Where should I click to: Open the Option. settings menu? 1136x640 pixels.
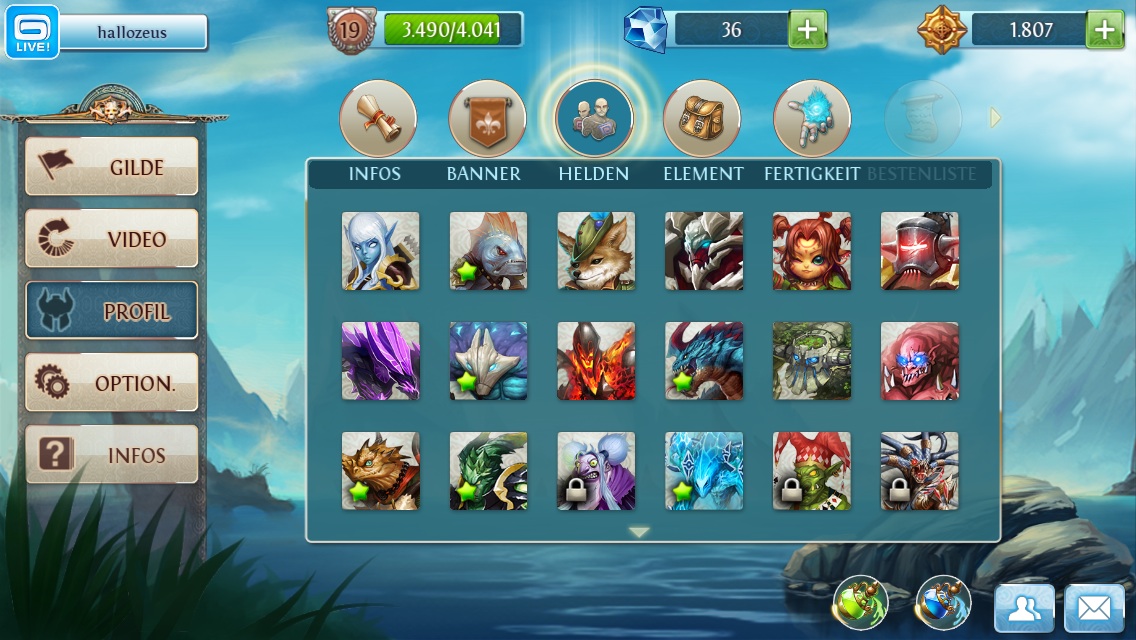tap(111, 383)
